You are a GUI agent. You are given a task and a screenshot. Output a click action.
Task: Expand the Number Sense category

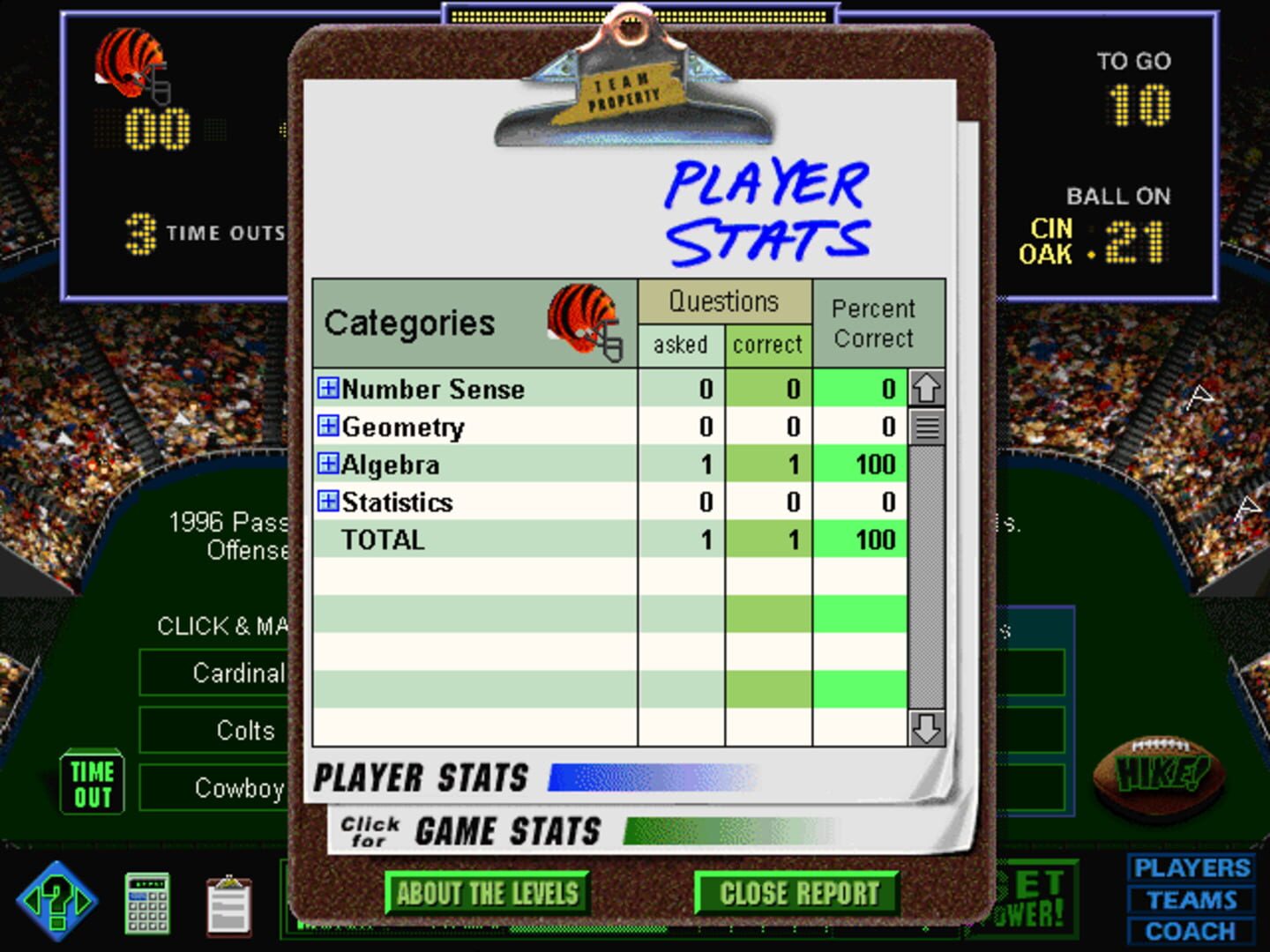327,389
